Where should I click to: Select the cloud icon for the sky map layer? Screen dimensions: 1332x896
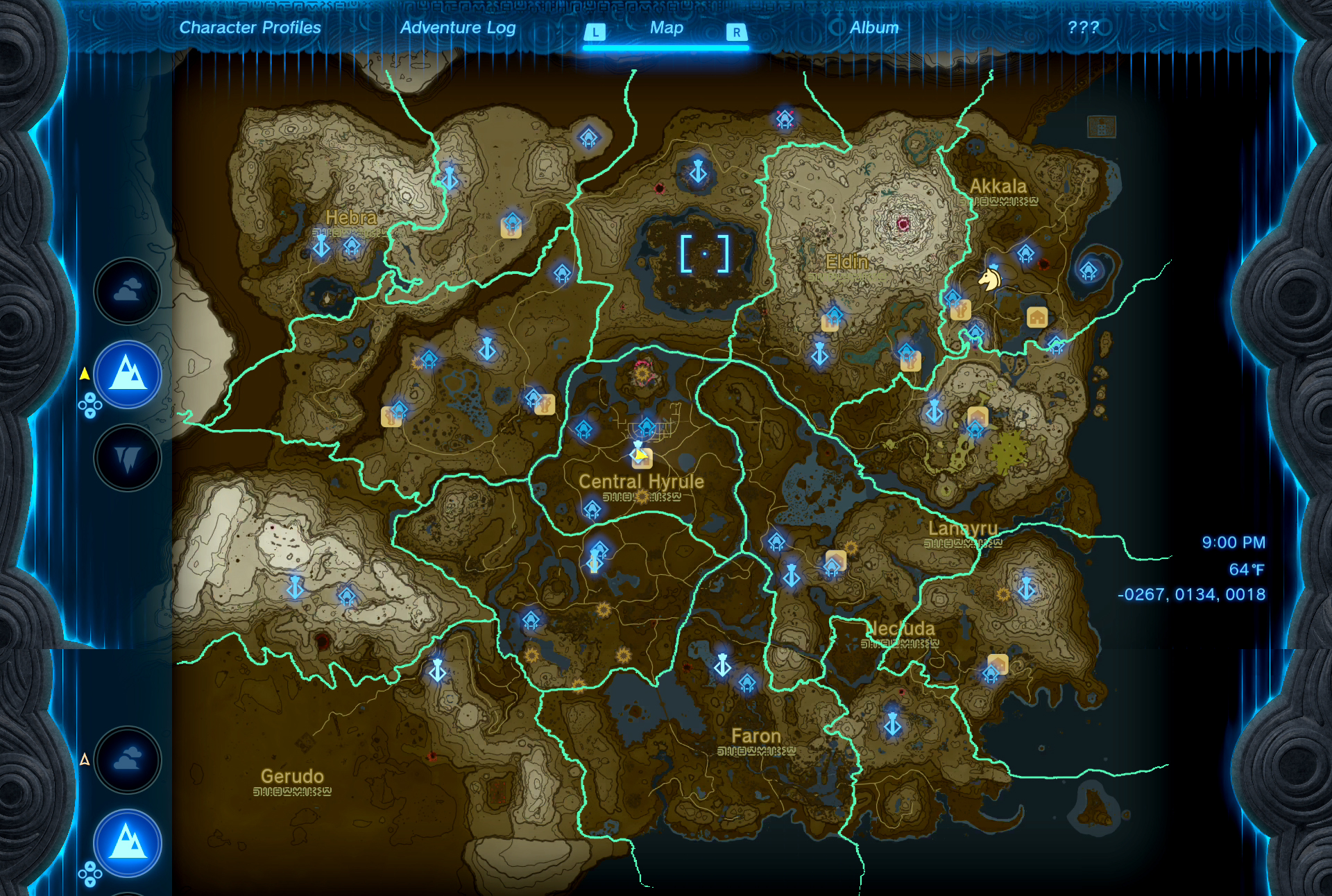[127, 291]
